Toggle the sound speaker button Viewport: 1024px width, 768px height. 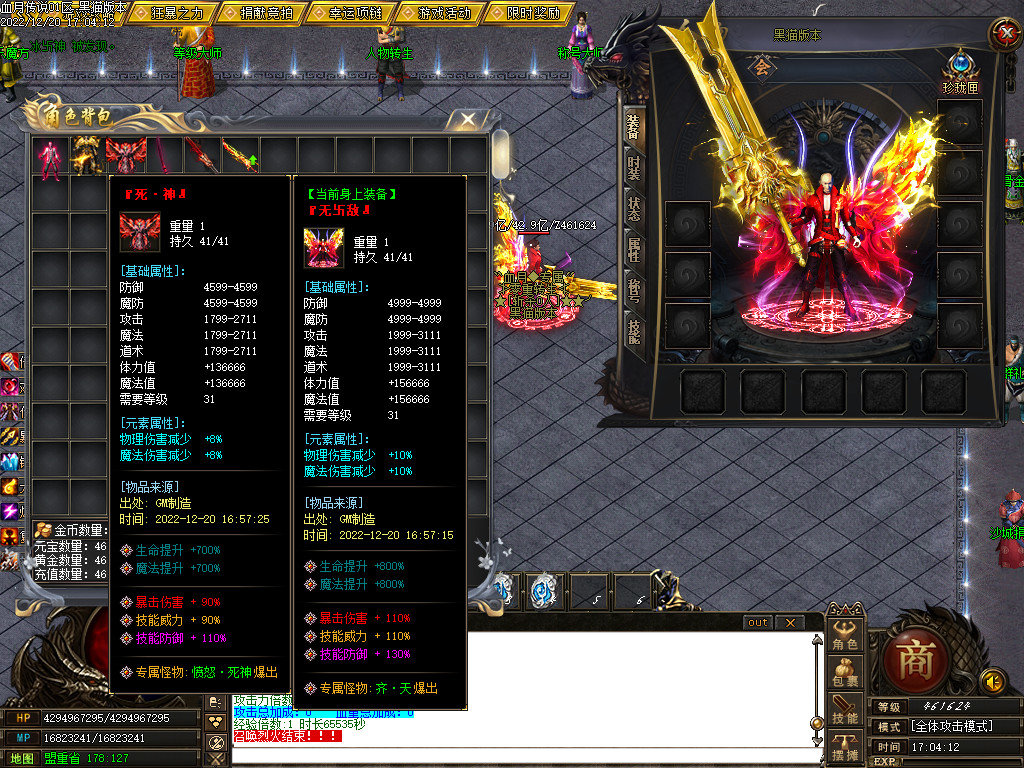click(x=992, y=682)
